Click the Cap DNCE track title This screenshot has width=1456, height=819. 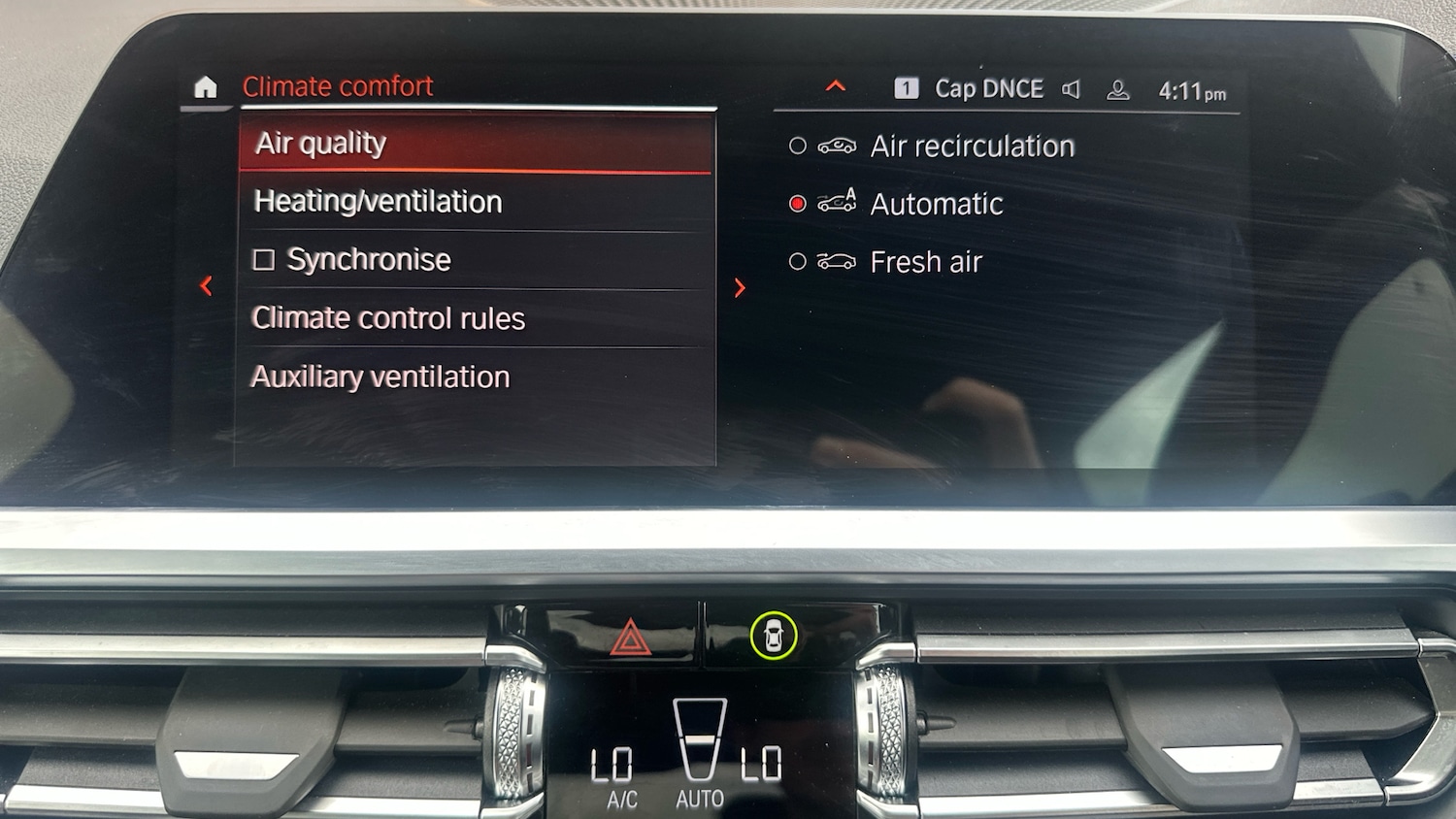click(x=987, y=88)
